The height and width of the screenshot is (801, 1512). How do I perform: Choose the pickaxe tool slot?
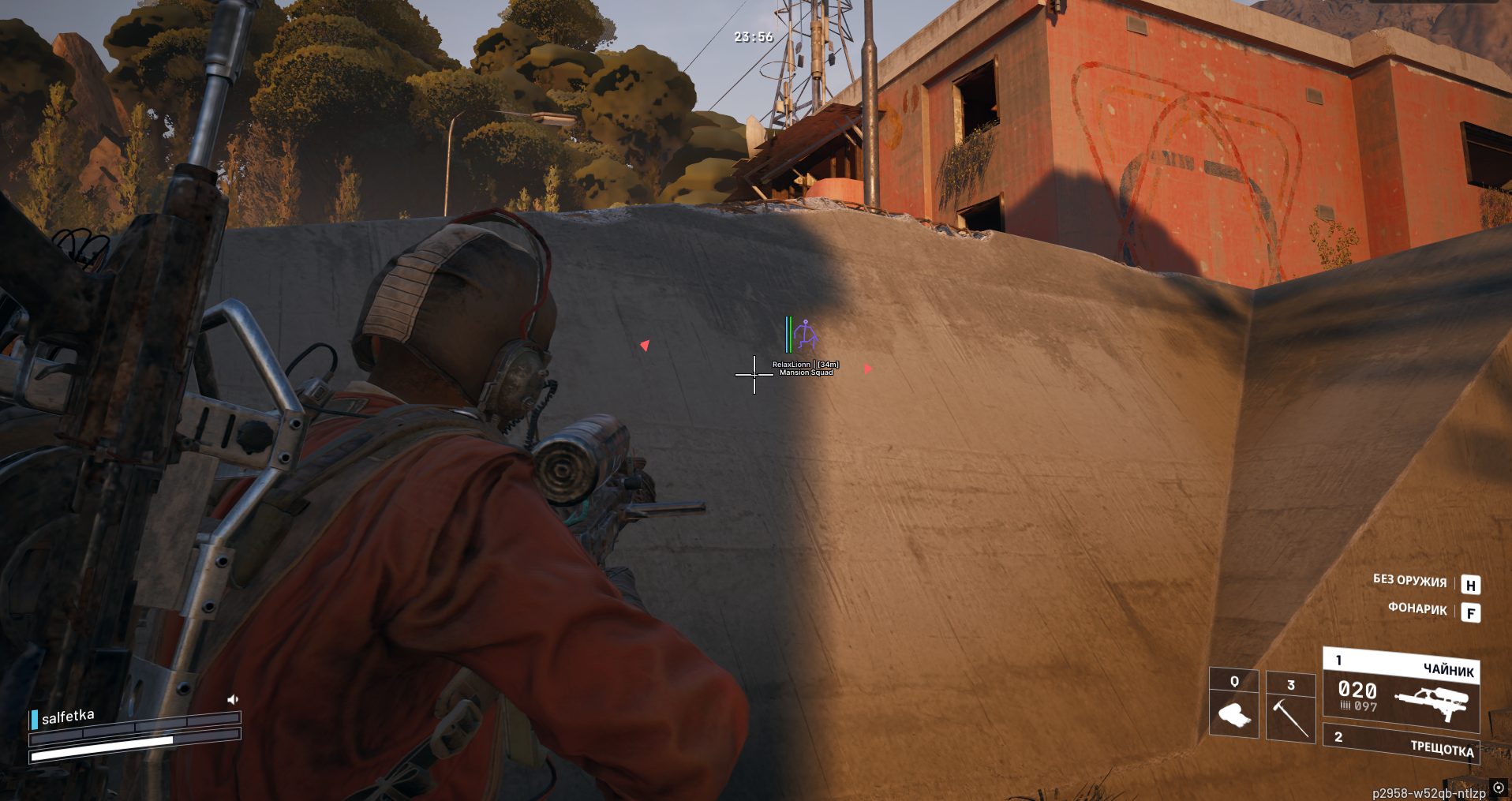pos(1290,707)
